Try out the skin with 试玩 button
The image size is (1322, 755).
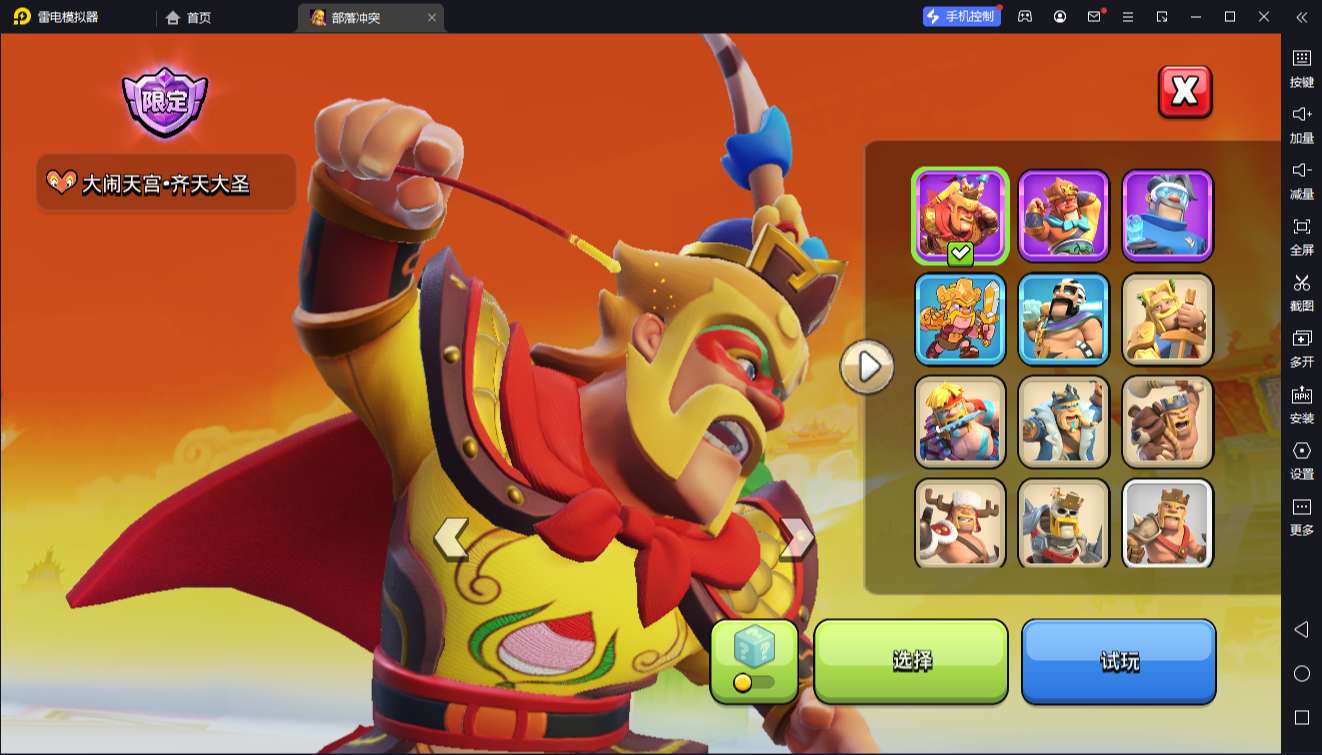pyautogui.click(x=1118, y=660)
